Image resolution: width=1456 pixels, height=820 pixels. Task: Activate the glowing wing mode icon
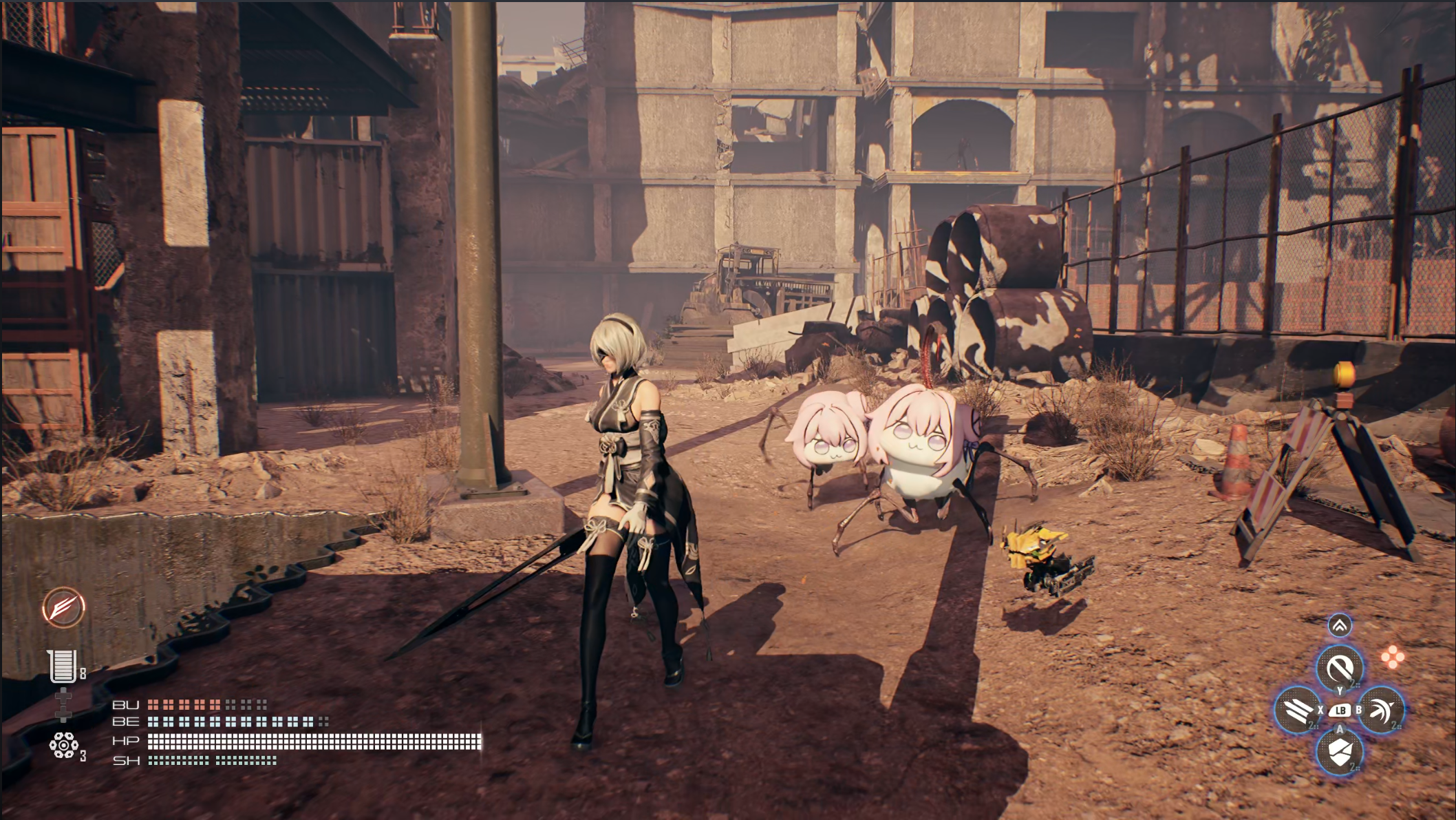[x=63, y=607]
